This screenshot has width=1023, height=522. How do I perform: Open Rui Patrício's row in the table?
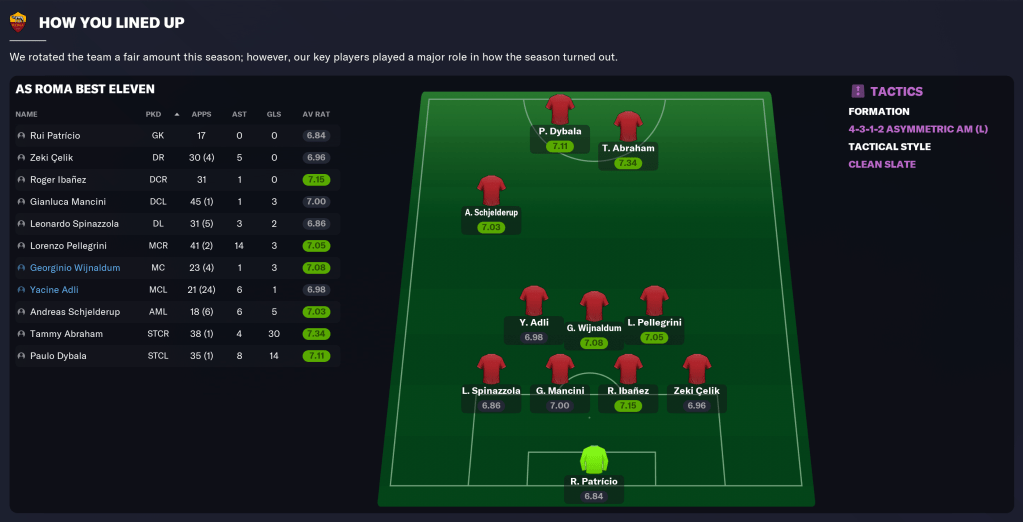[x=55, y=136]
